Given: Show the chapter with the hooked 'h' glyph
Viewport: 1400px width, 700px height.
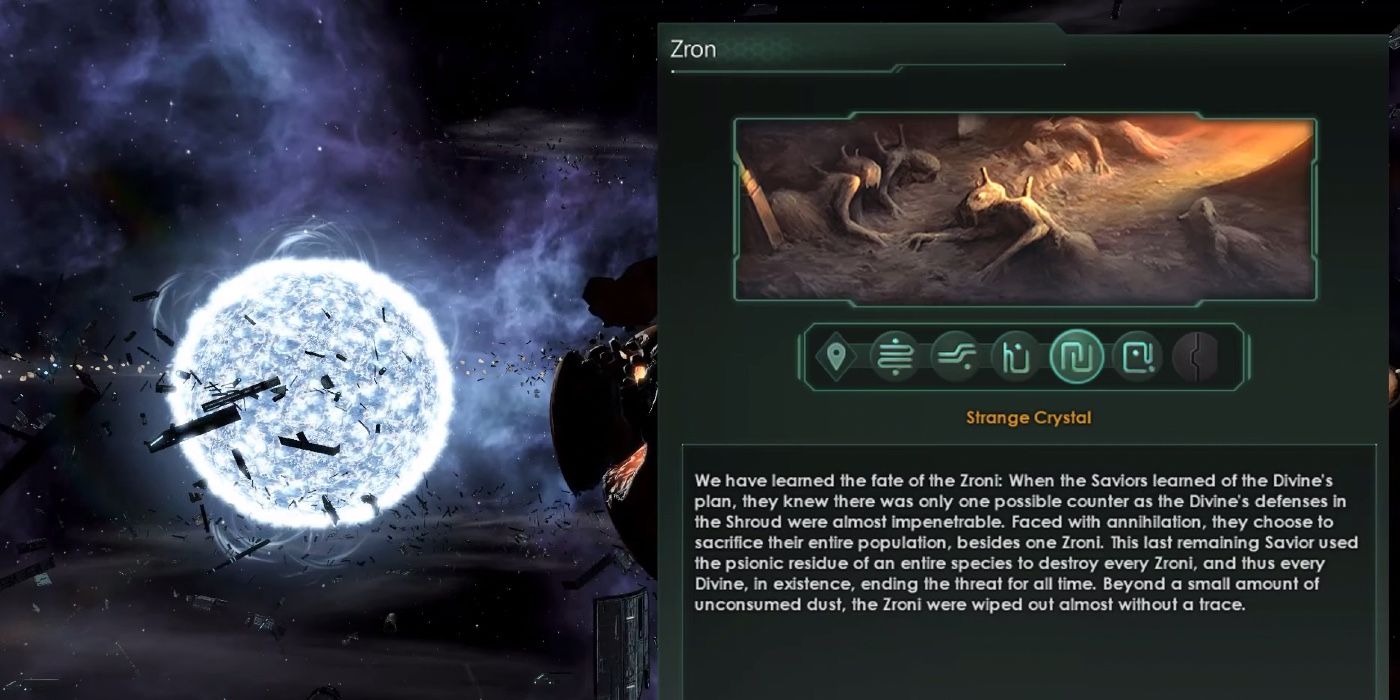Looking at the screenshot, I should coord(1015,357).
